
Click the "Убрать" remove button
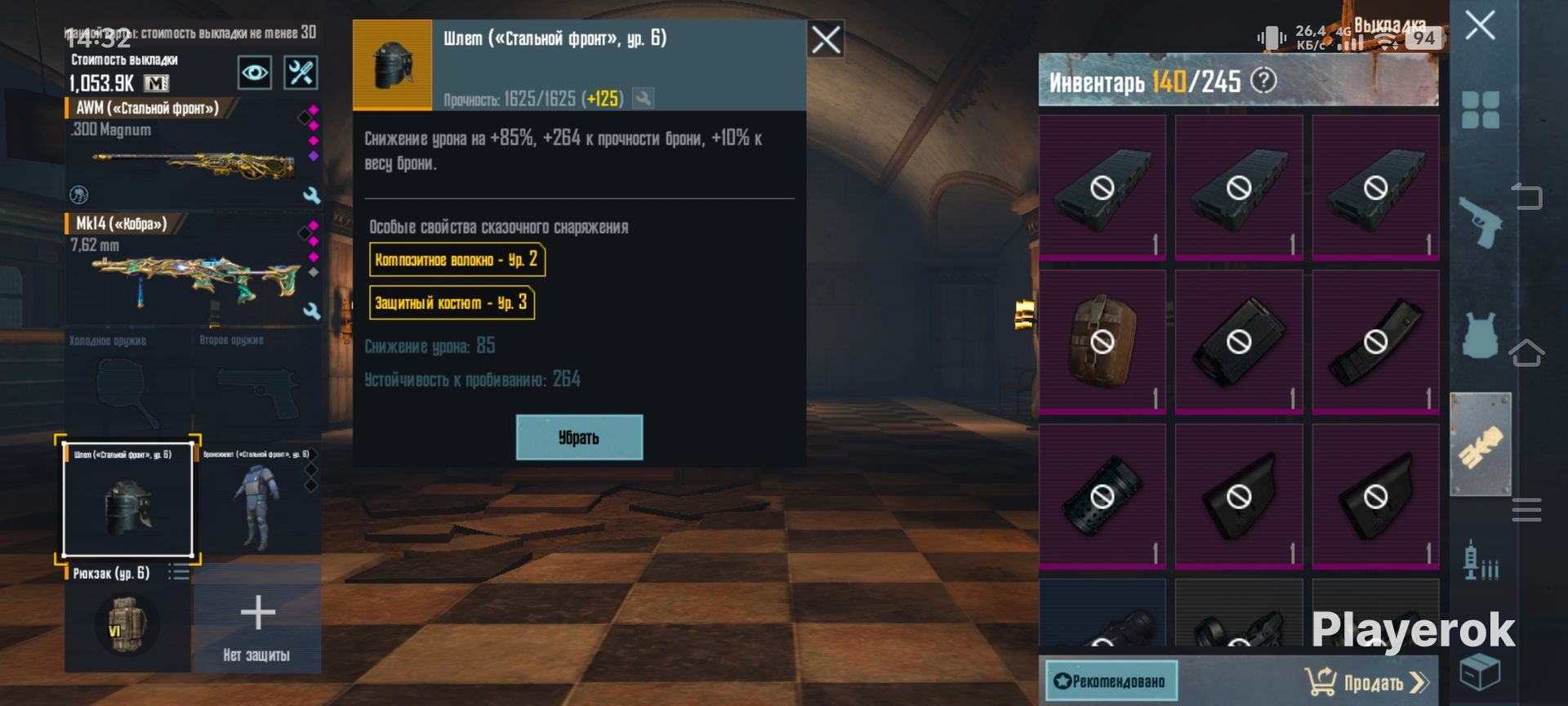point(579,437)
